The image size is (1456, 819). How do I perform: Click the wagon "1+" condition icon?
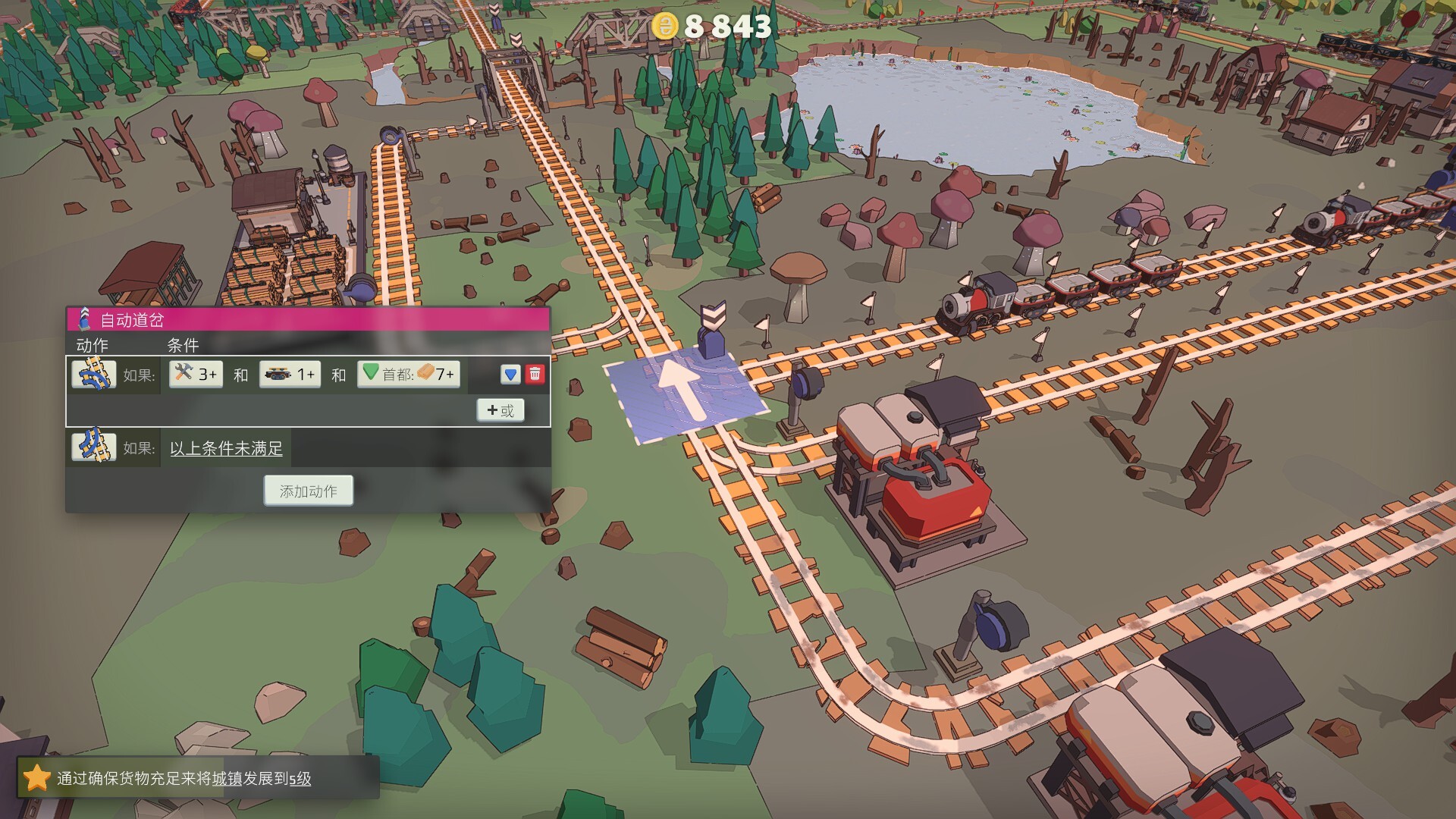point(290,374)
